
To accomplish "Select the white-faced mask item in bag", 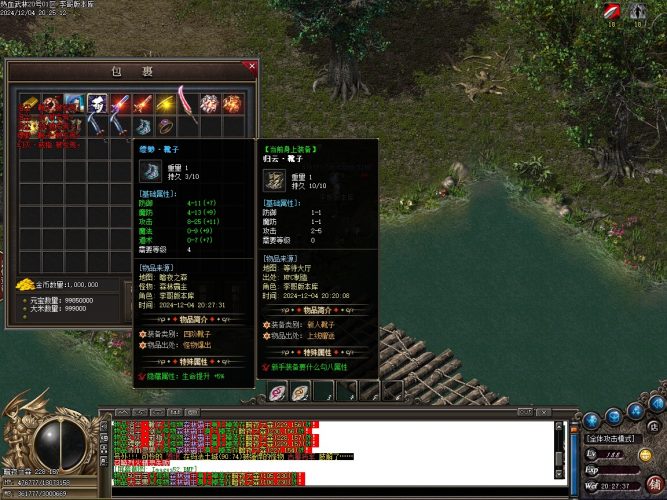I will pyautogui.click(x=97, y=103).
